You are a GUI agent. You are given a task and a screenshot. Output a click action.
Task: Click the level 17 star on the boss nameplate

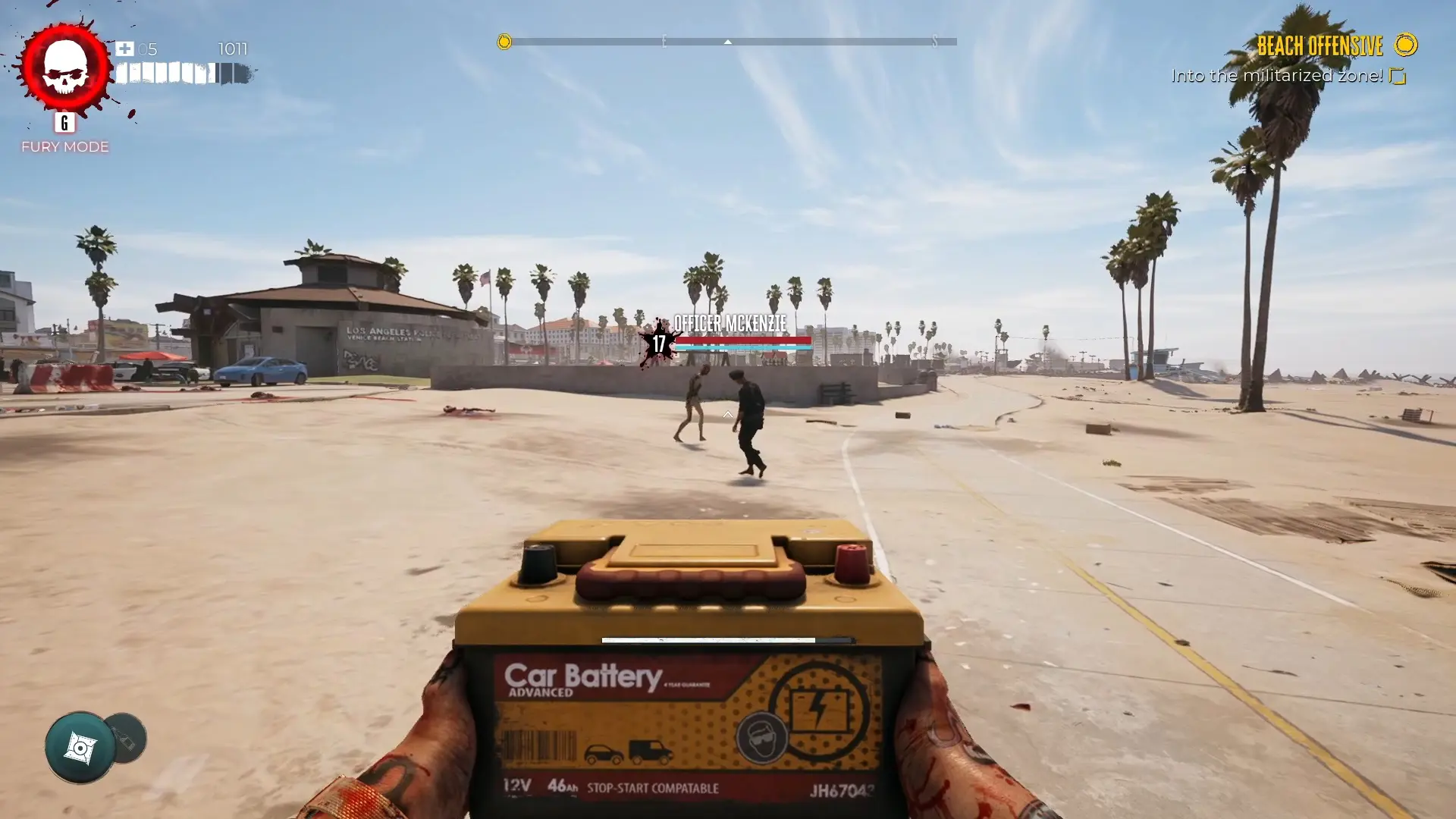pos(657,342)
